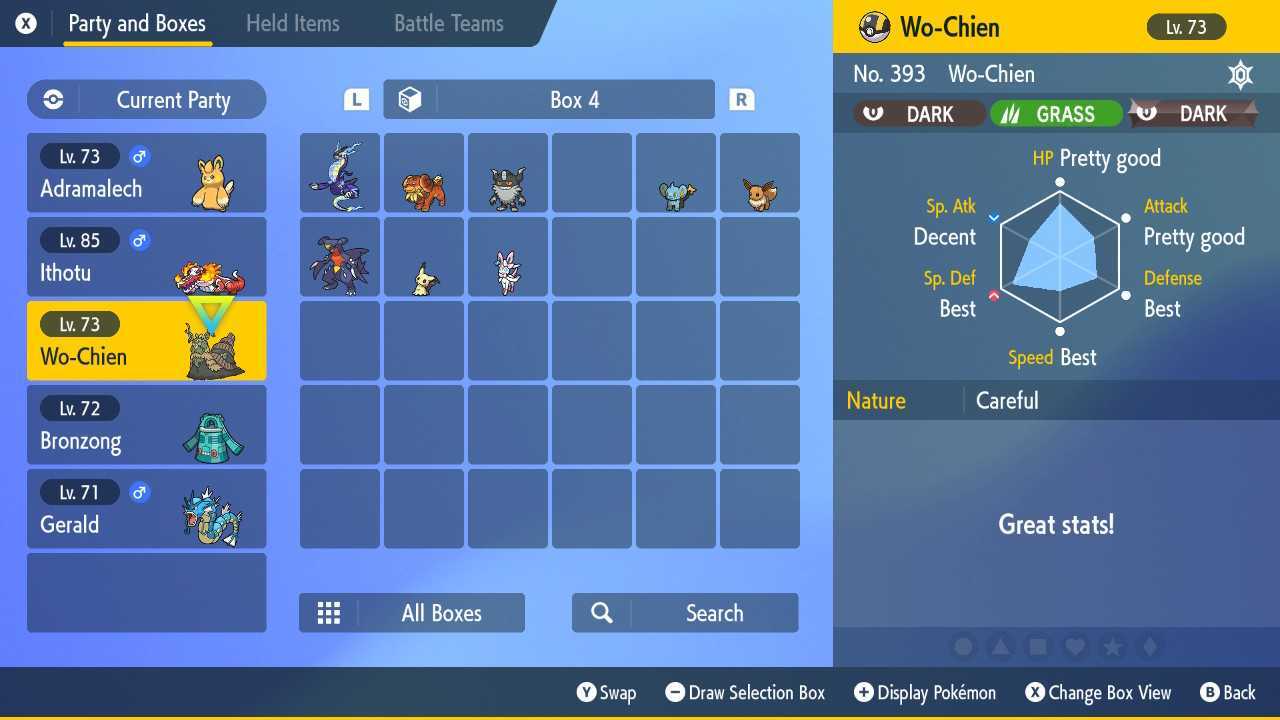Toggle the star marking for Wo-Chien
The height and width of the screenshot is (720, 1280).
1115,647
